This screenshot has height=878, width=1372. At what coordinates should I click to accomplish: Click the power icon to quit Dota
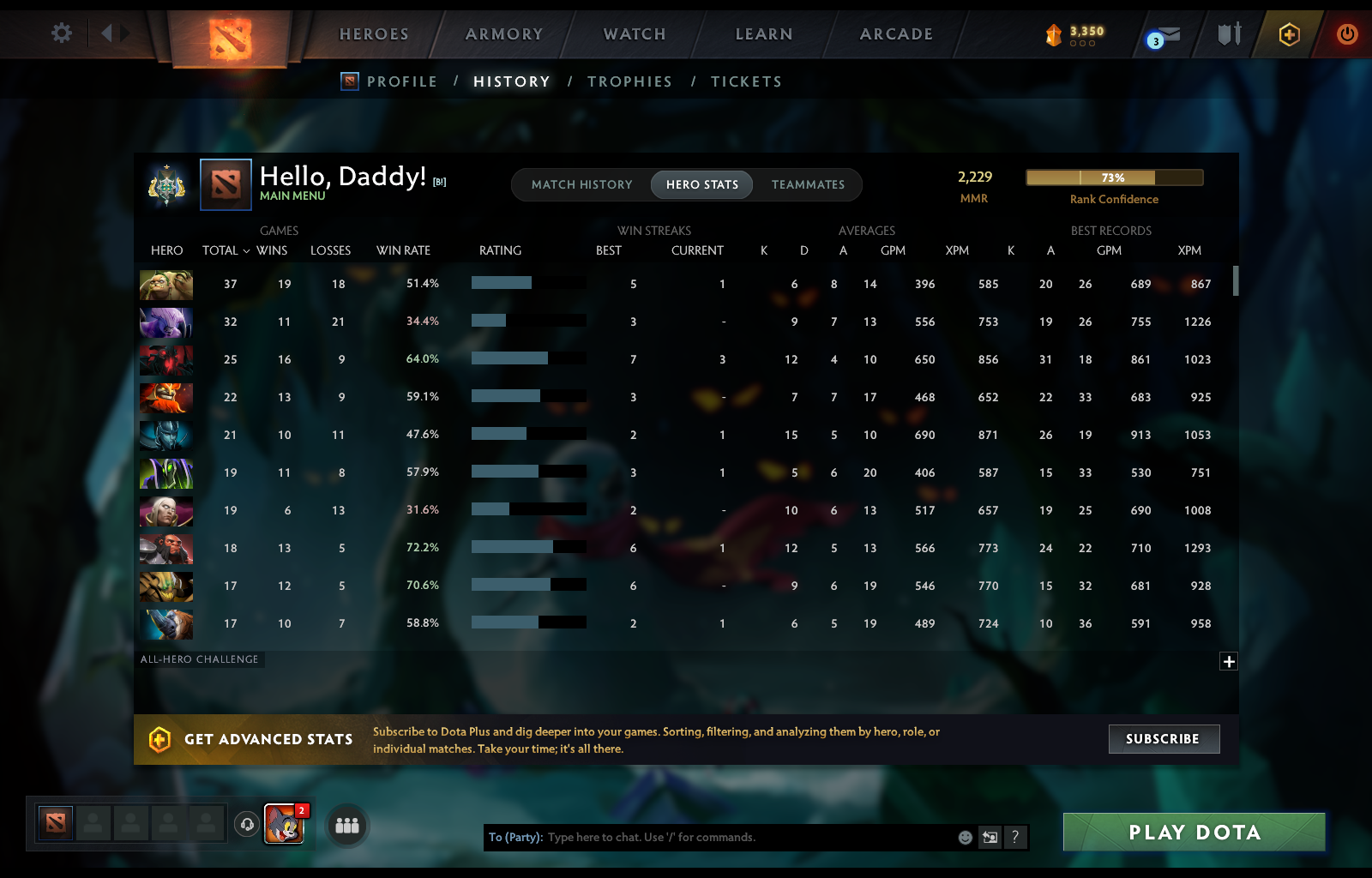pos(1345,35)
